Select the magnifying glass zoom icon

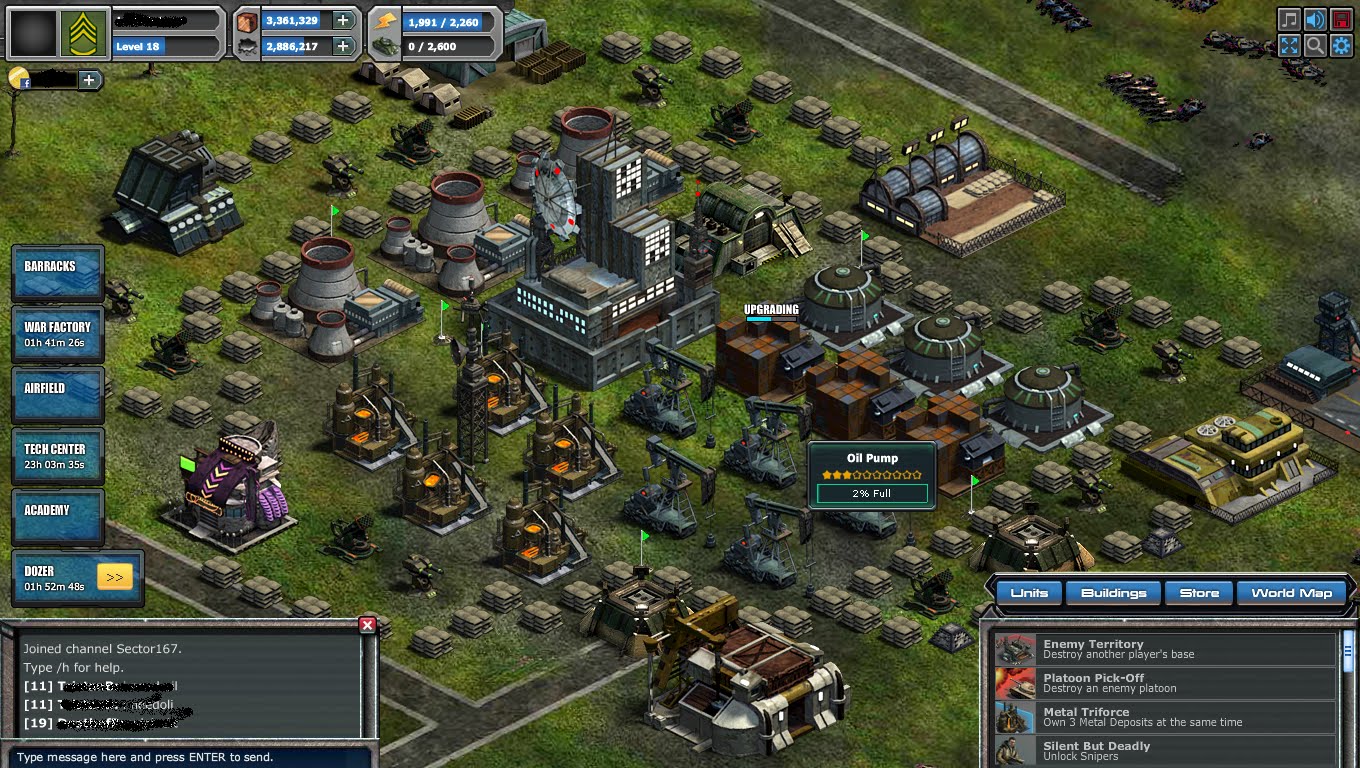pyautogui.click(x=1314, y=45)
